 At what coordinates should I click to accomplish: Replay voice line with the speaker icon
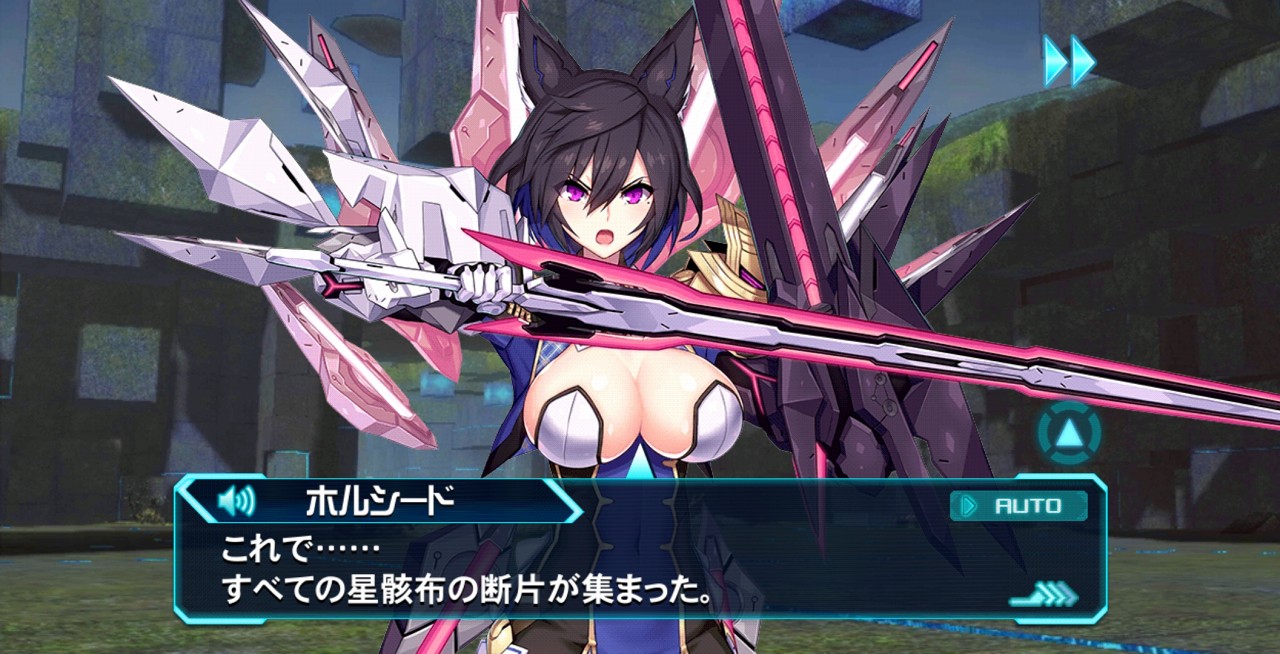(236, 500)
